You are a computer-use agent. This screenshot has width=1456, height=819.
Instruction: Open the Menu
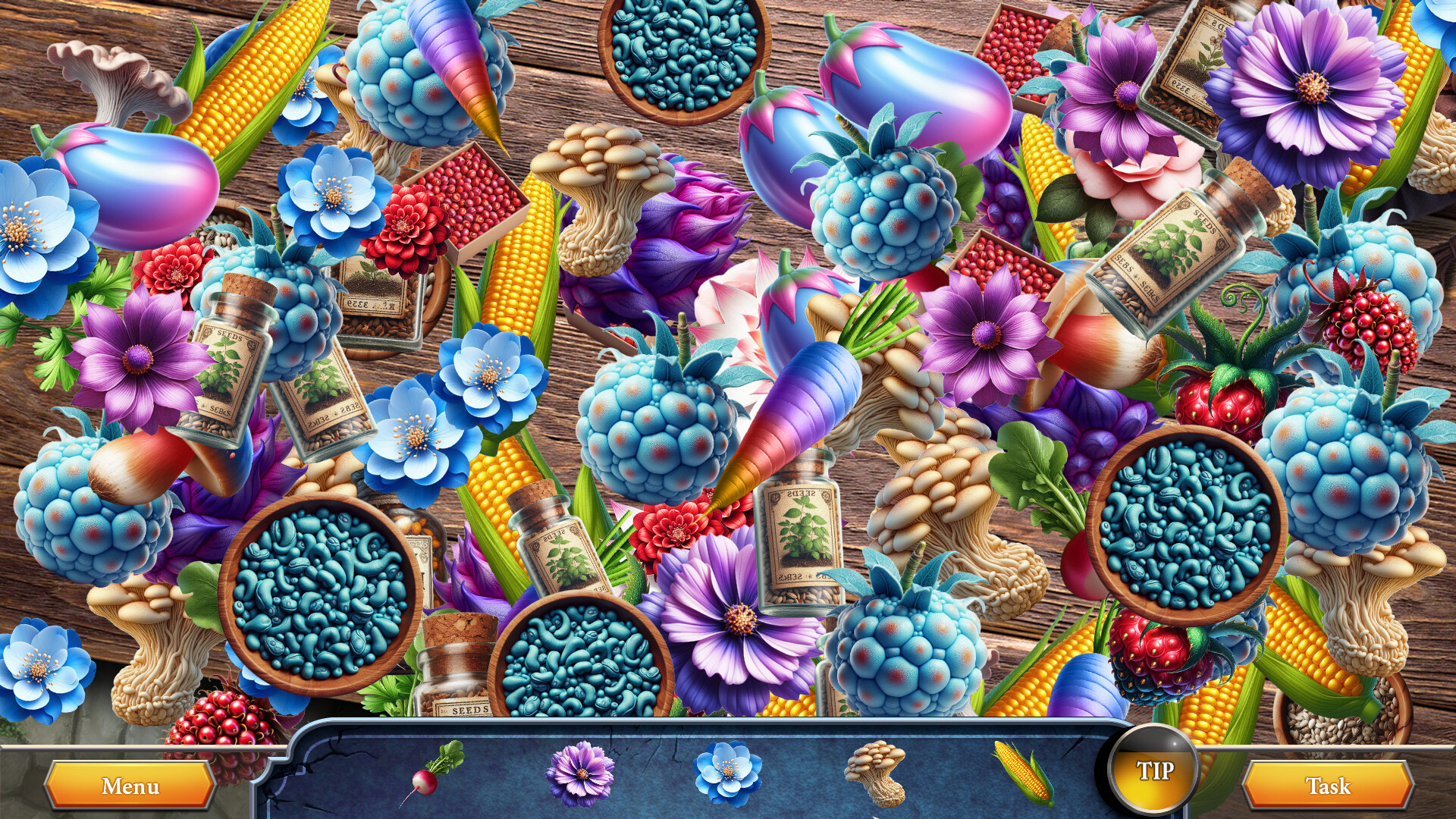(129, 786)
